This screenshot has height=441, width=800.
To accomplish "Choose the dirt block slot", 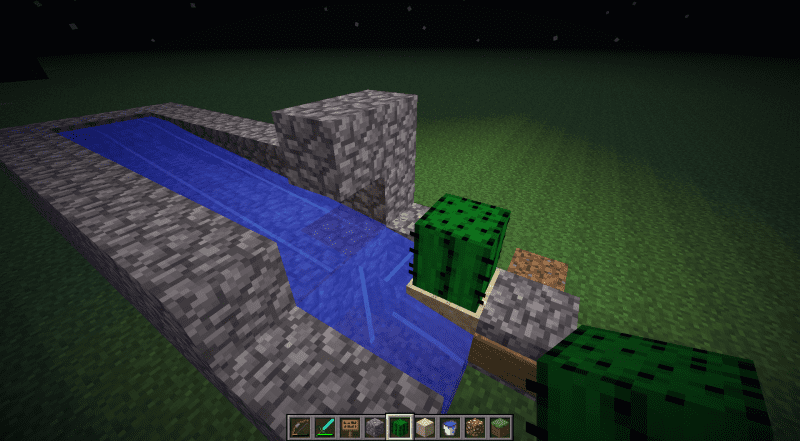I will pyautogui.click(x=474, y=427).
